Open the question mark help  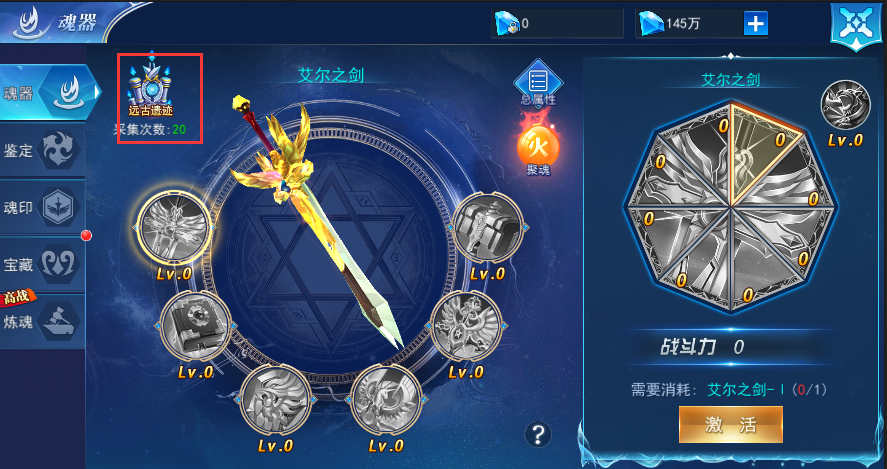tap(539, 433)
